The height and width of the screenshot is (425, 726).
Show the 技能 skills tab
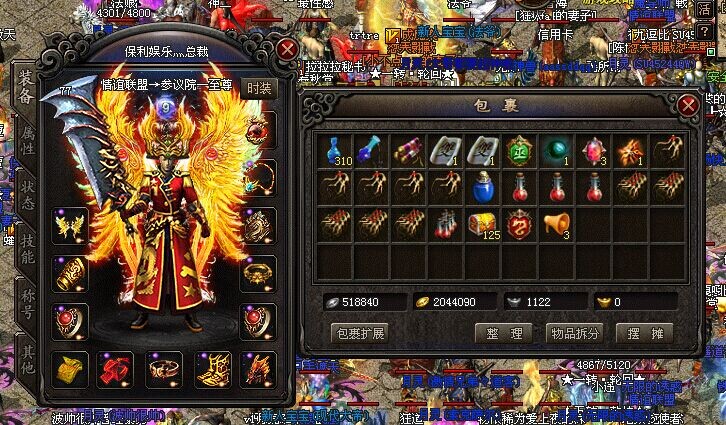tap(28, 250)
